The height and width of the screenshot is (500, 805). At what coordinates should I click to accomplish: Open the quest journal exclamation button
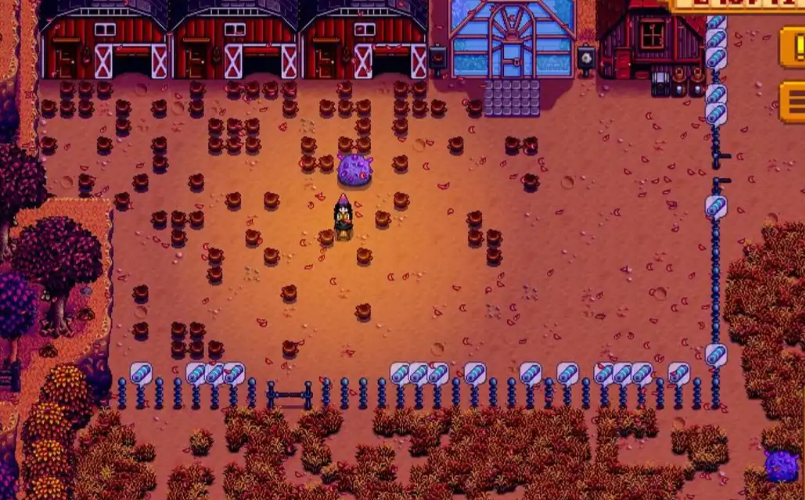793,46
